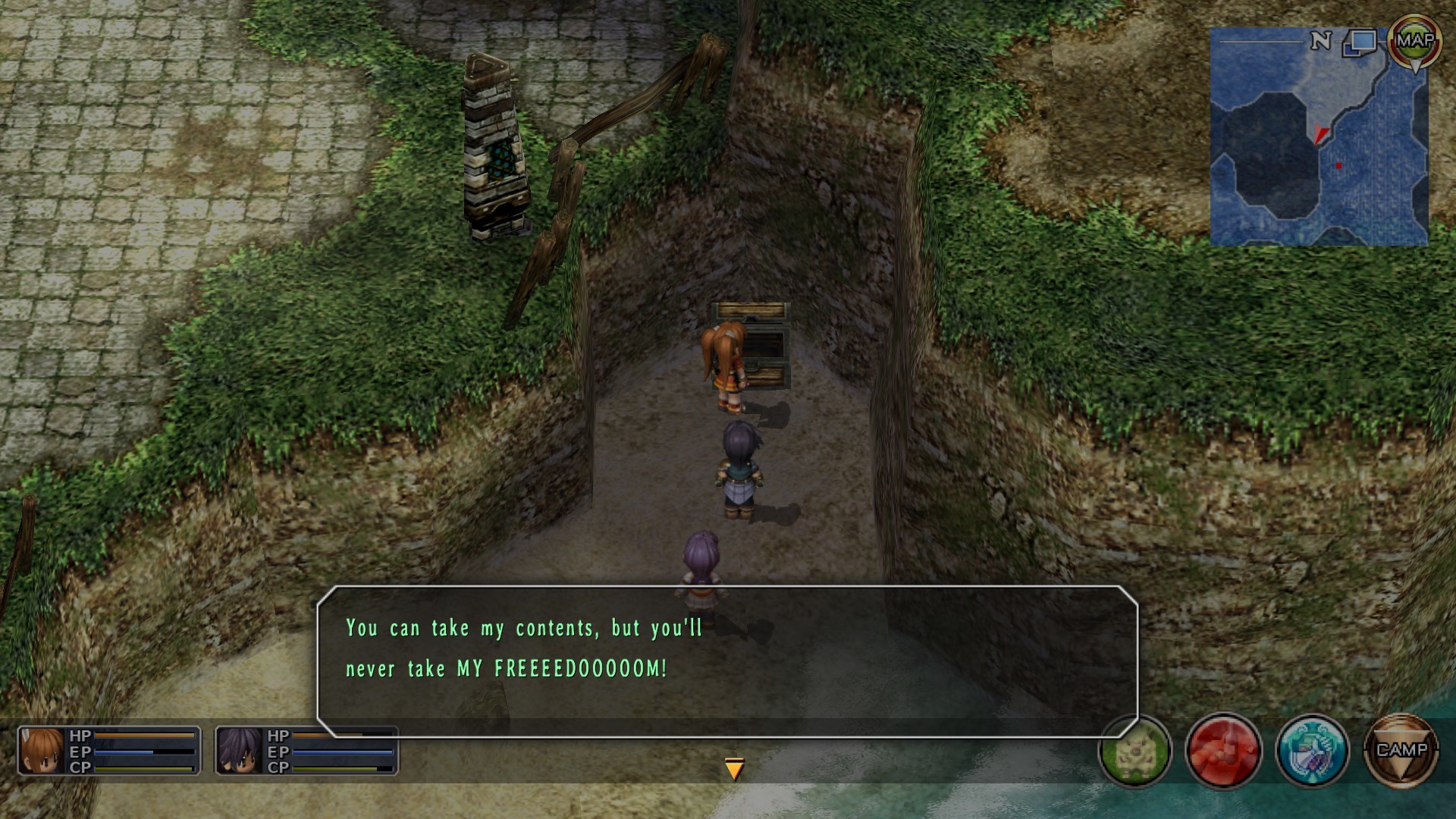Image resolution: width=1456 pixels, height=819 pixels.
Task: Toggle the minimap size icon
Action: coord(1360,42)
